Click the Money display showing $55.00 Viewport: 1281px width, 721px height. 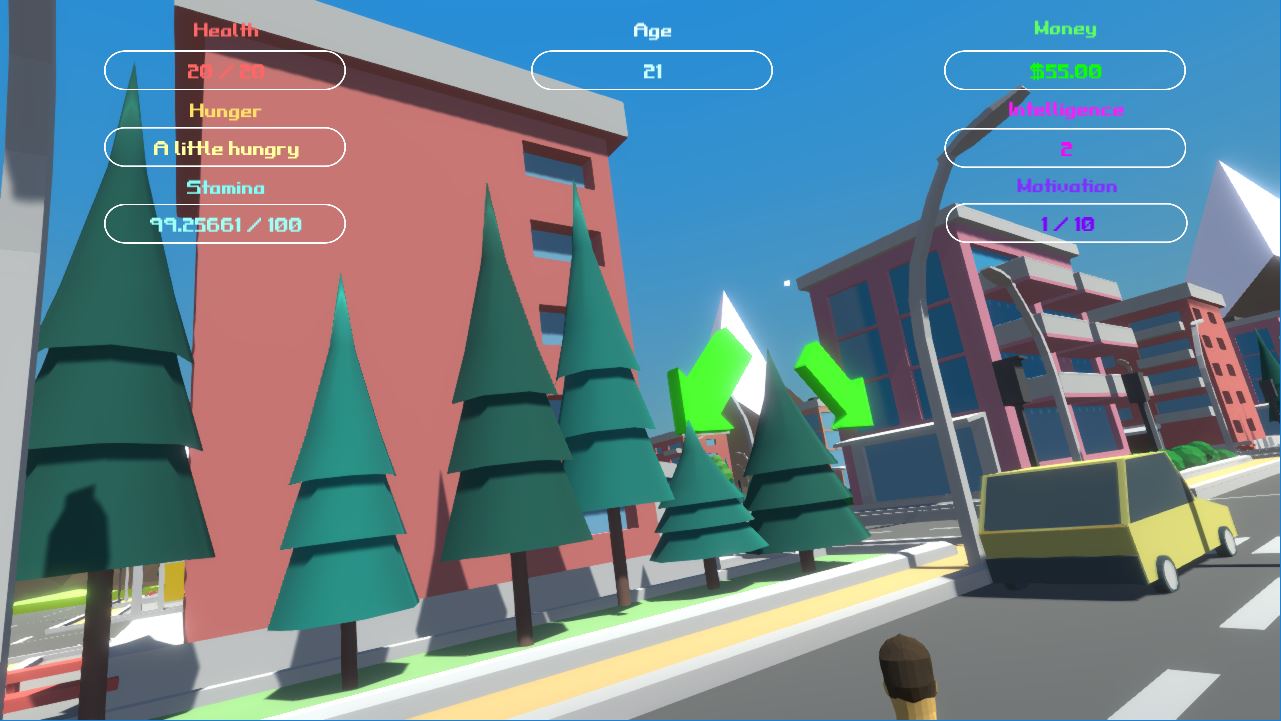tap(1064, 70)
